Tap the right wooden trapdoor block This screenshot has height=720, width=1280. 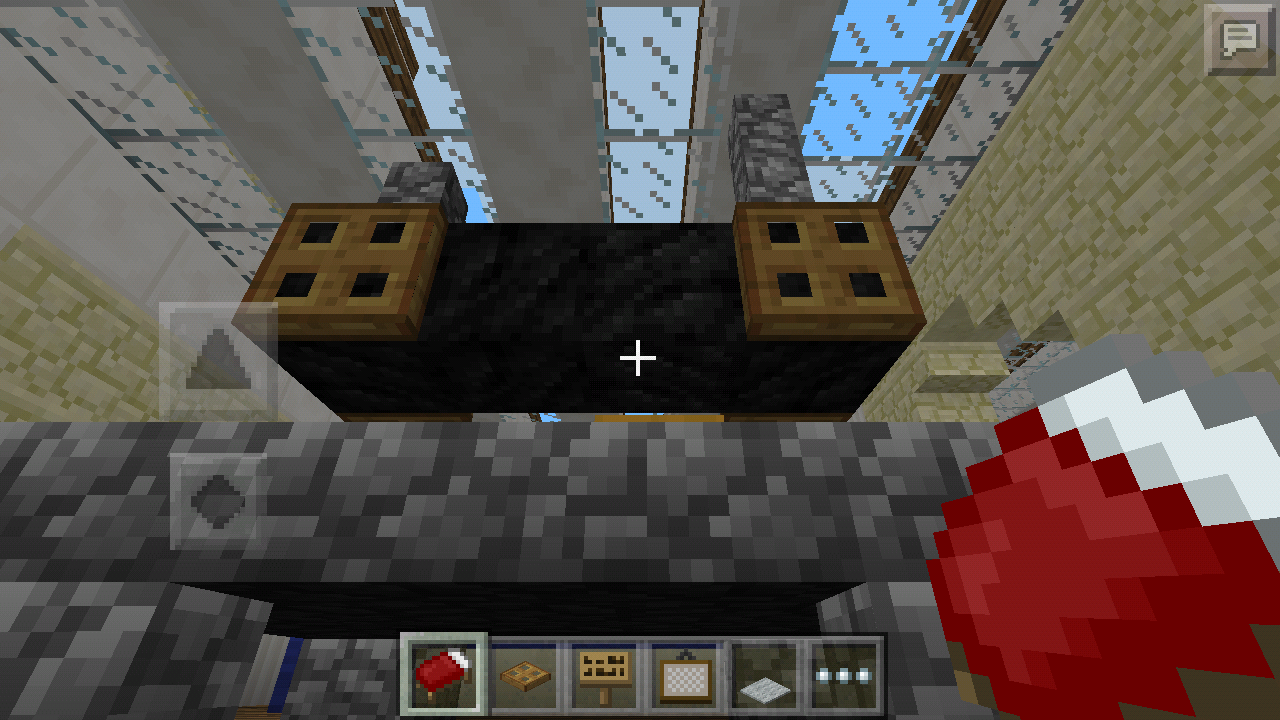(830, 265)
